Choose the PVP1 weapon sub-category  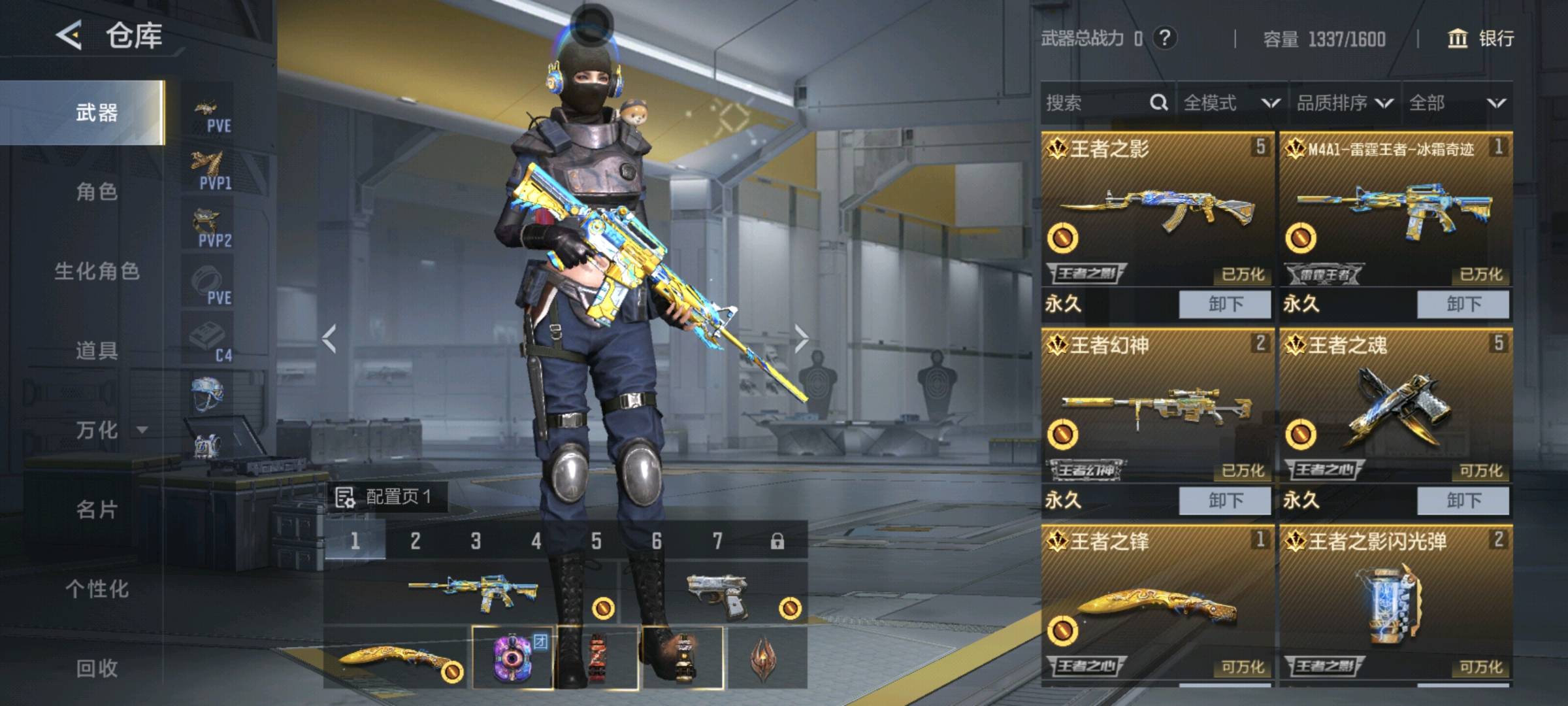[x=210, y=170]
